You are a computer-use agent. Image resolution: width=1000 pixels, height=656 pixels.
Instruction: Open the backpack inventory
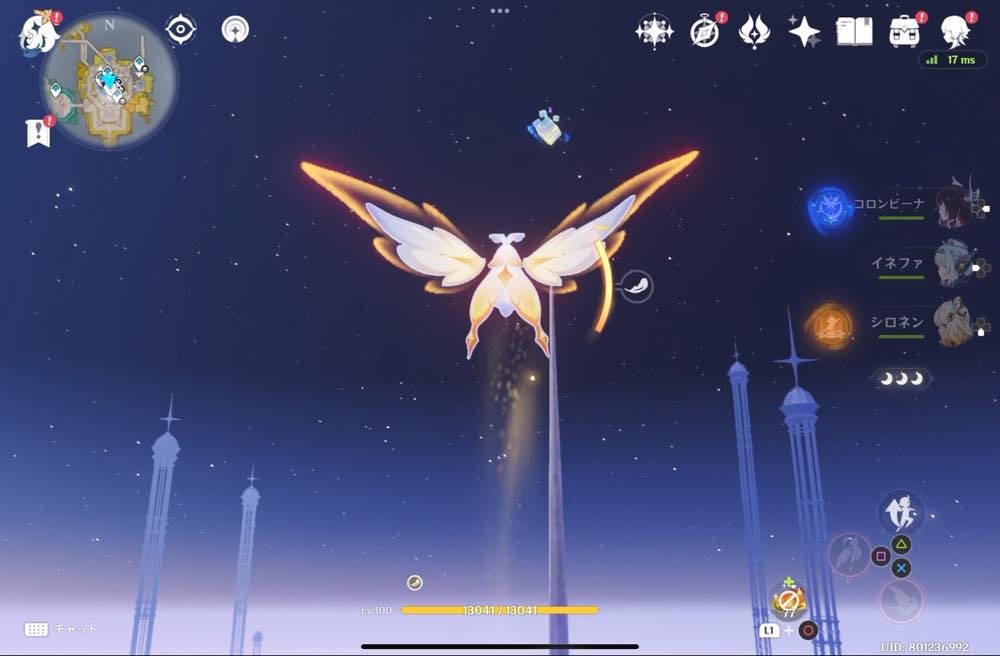tap(905, 32)
